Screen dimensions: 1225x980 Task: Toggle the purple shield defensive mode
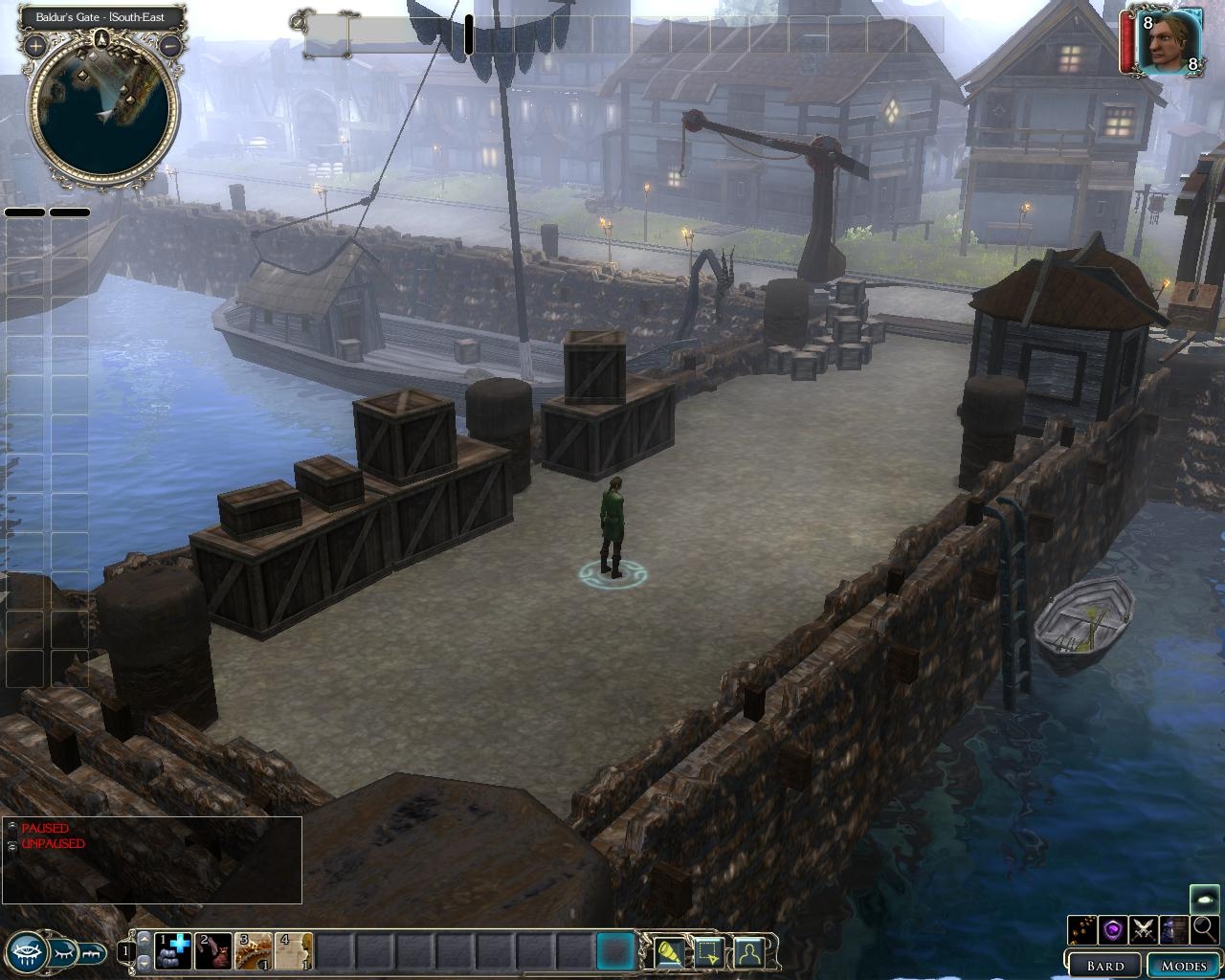[x=1112, y=928]
